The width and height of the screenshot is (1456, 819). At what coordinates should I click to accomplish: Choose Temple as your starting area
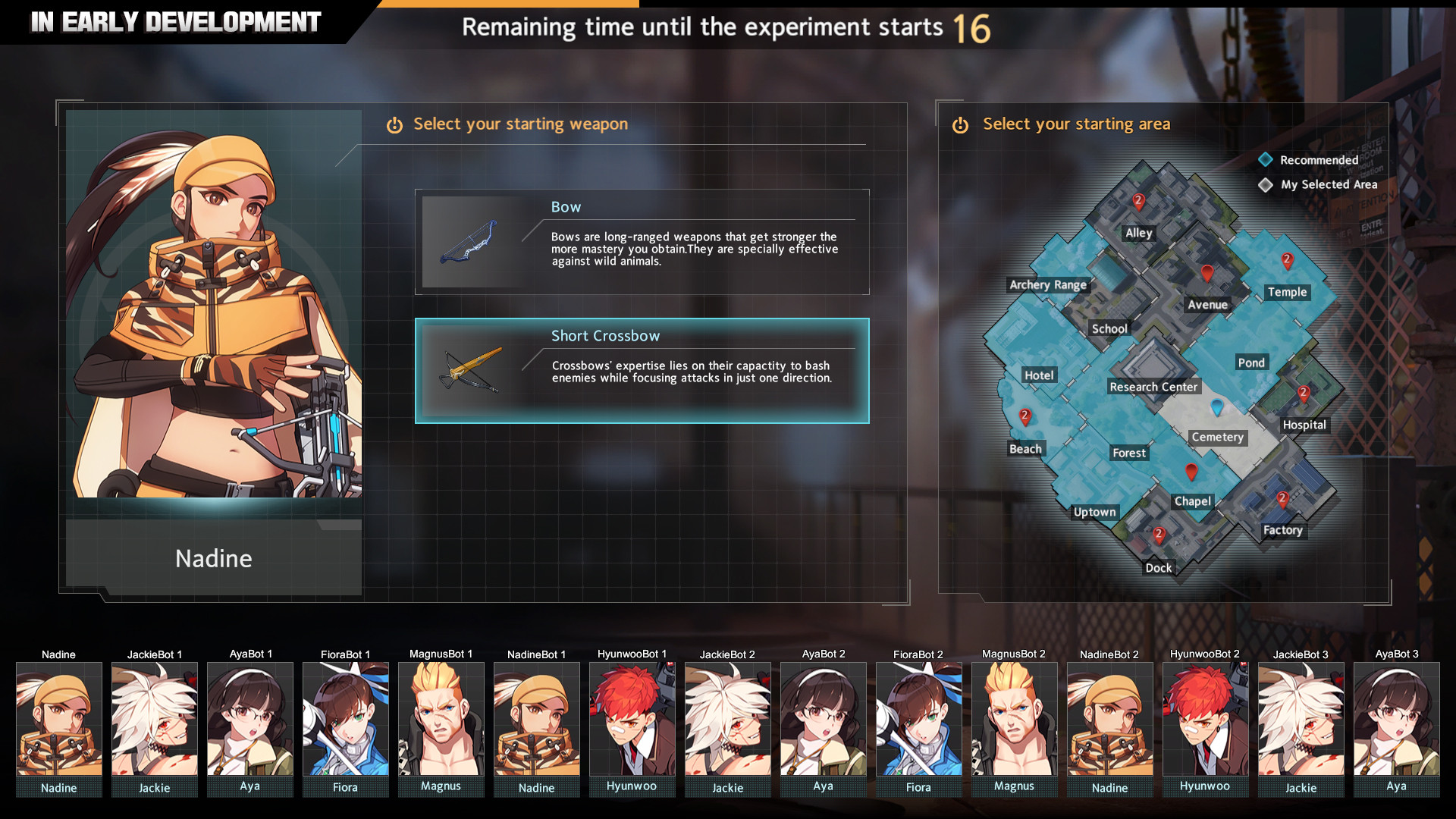pyautogui.click(x=1287, y=292)
